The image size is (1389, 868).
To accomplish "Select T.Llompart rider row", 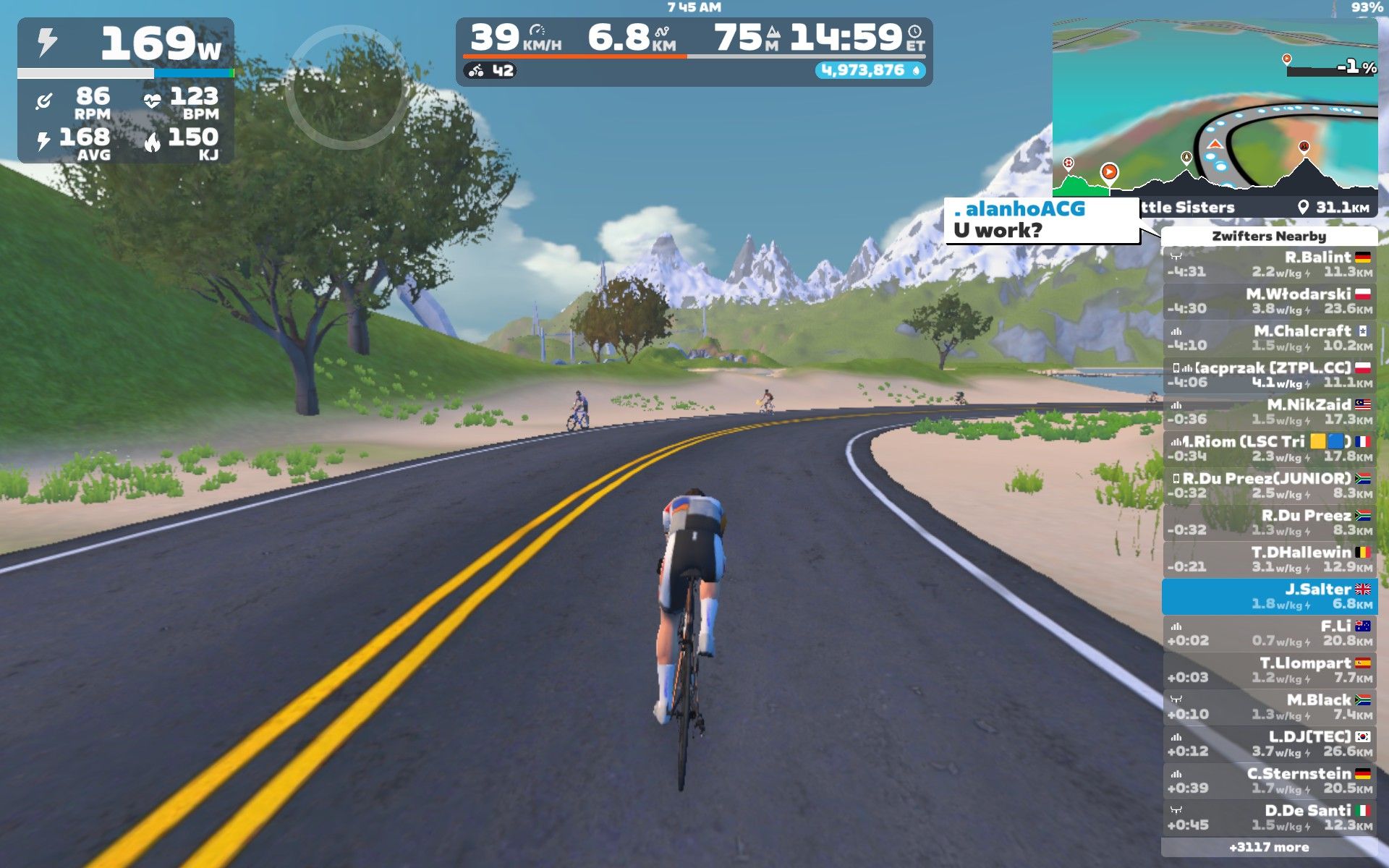I will pyautogui.click(x=1270, y=671).
